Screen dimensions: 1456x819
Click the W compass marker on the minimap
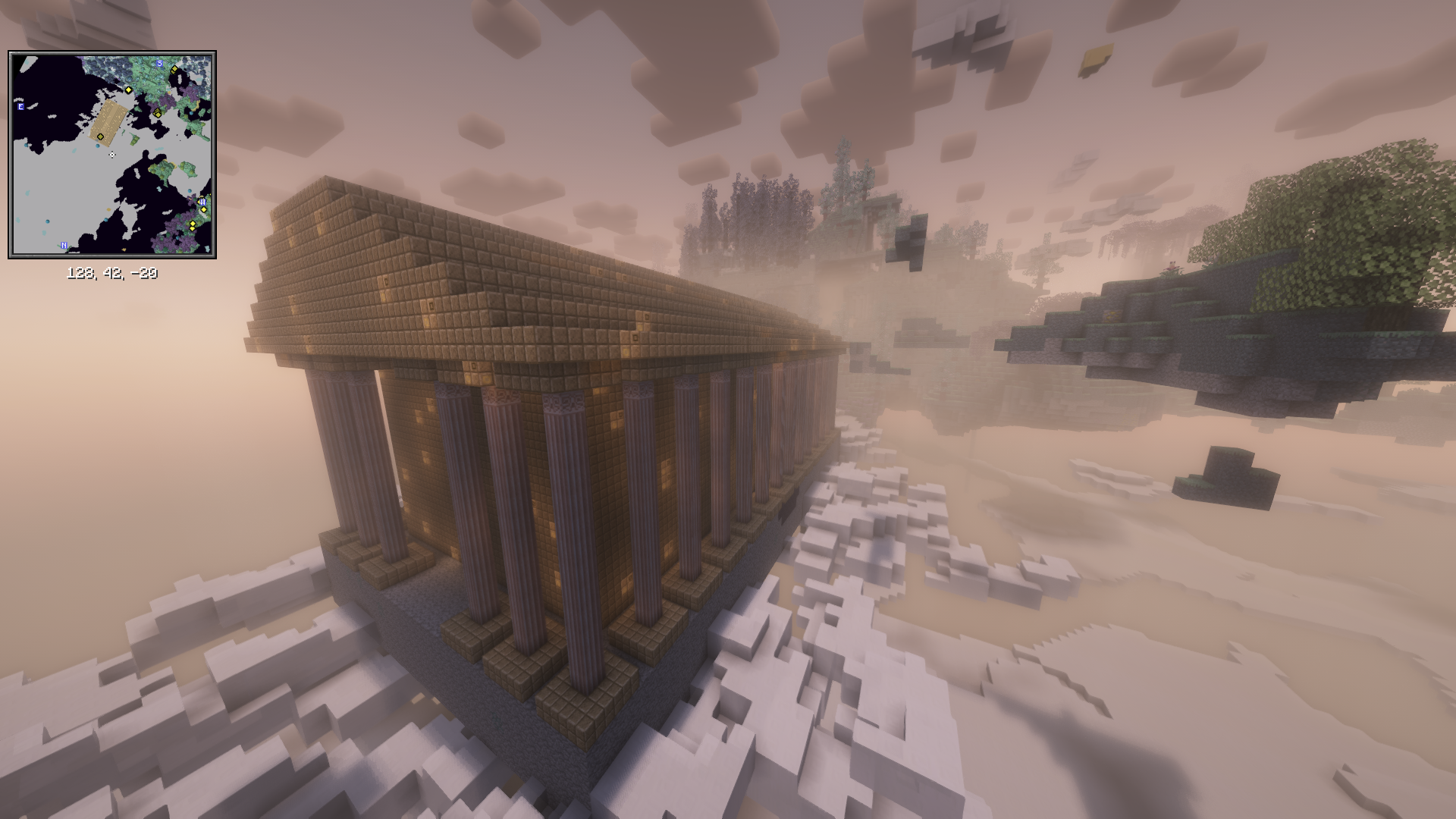202,202
